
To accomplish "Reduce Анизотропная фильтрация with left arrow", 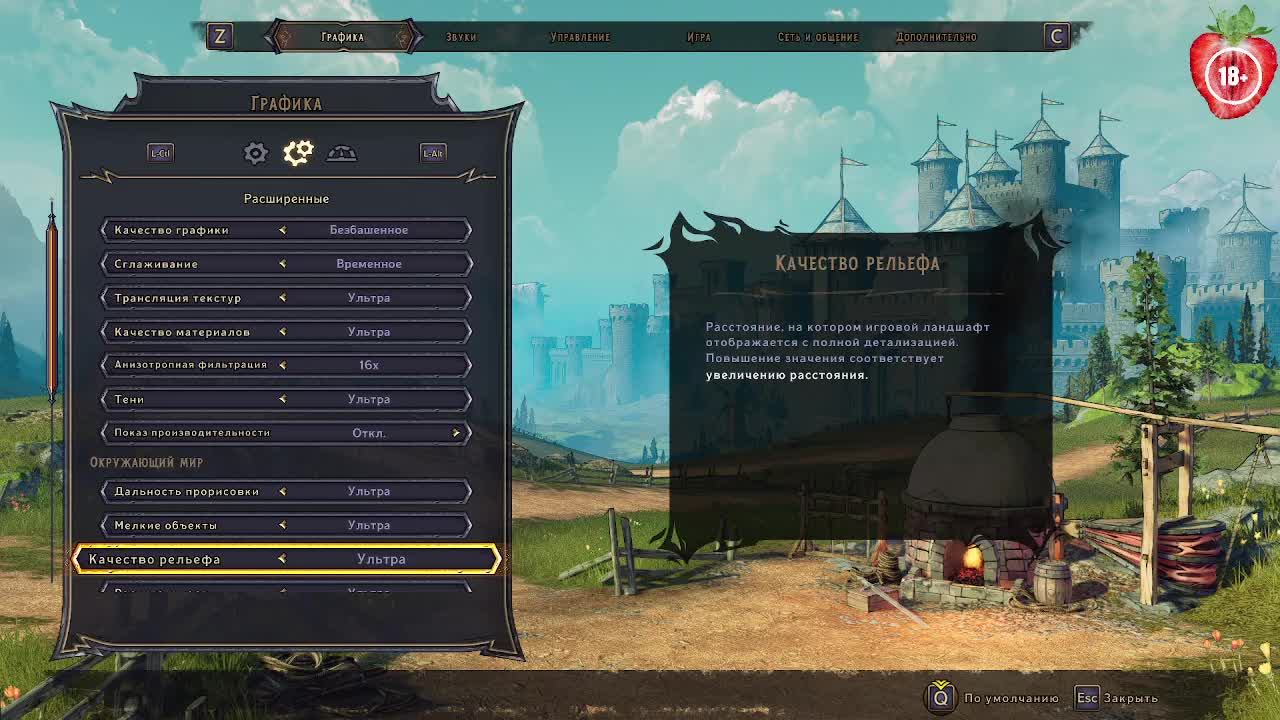I will click(x=283, y=365).
